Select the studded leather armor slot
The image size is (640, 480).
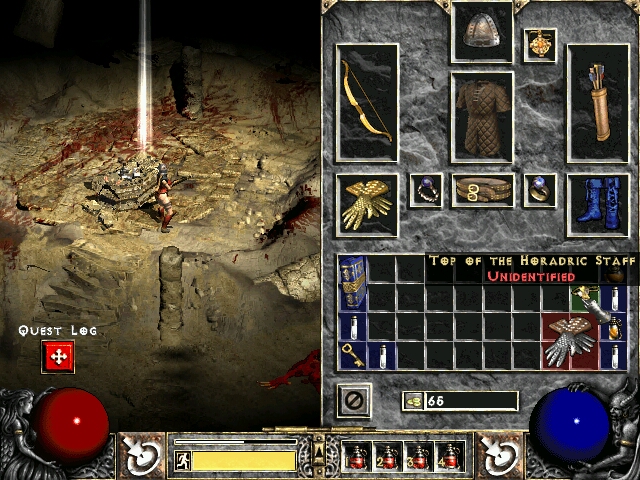pos(482,116)
